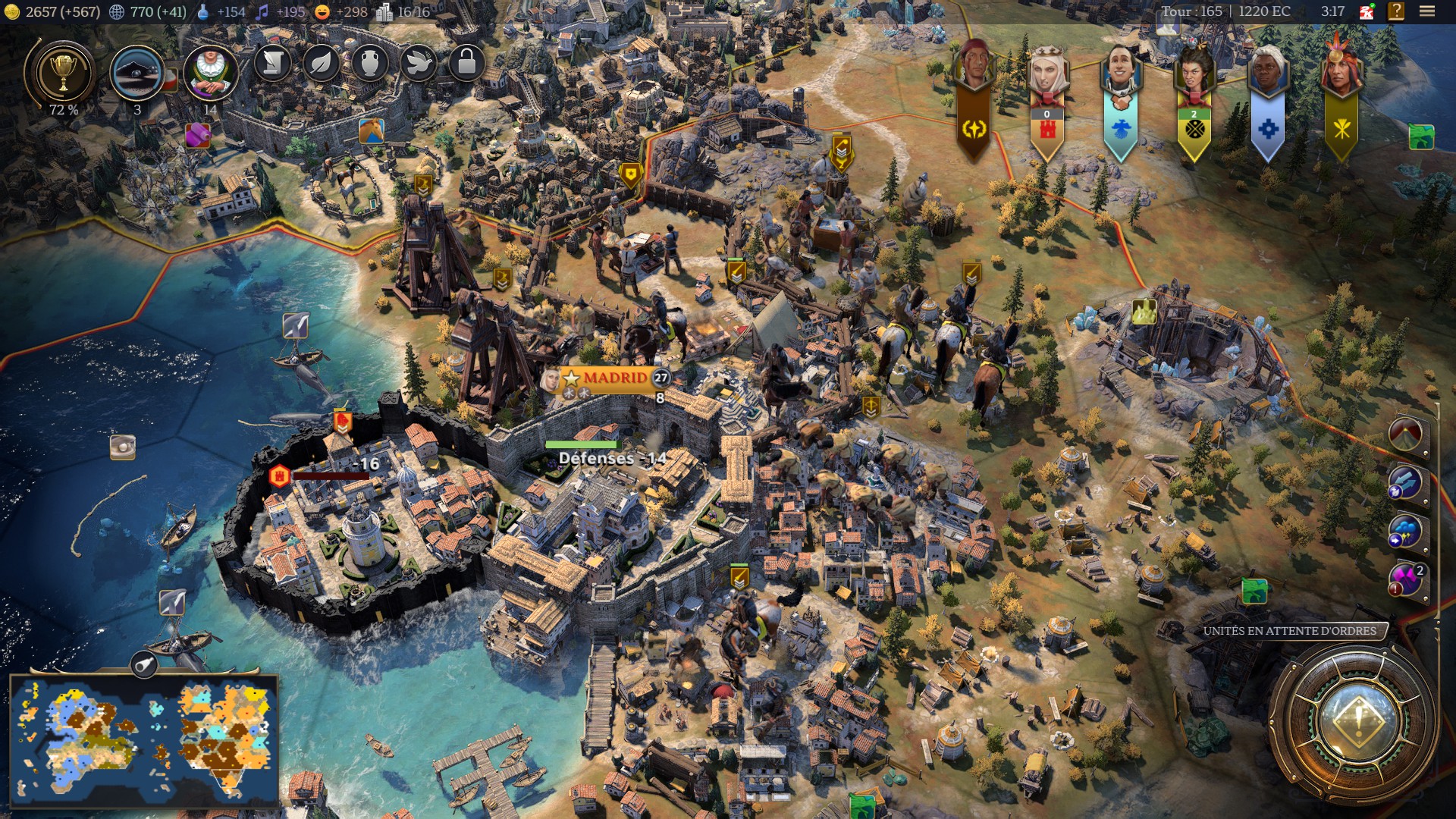Viewport: 1456px width, 819px height.
Task: Open the pink flags notification
Action: point(1405,580)
